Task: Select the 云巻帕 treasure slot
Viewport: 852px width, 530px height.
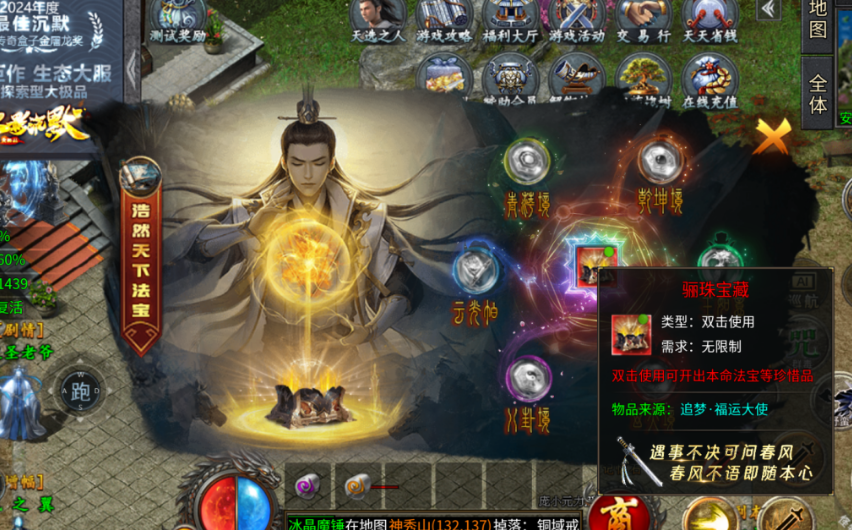Action: pos(476,271)
